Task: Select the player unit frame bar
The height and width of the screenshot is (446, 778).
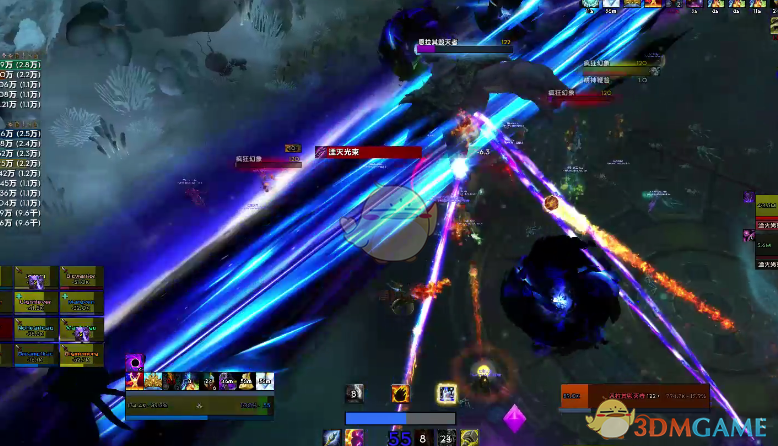Action: [198, 405]
